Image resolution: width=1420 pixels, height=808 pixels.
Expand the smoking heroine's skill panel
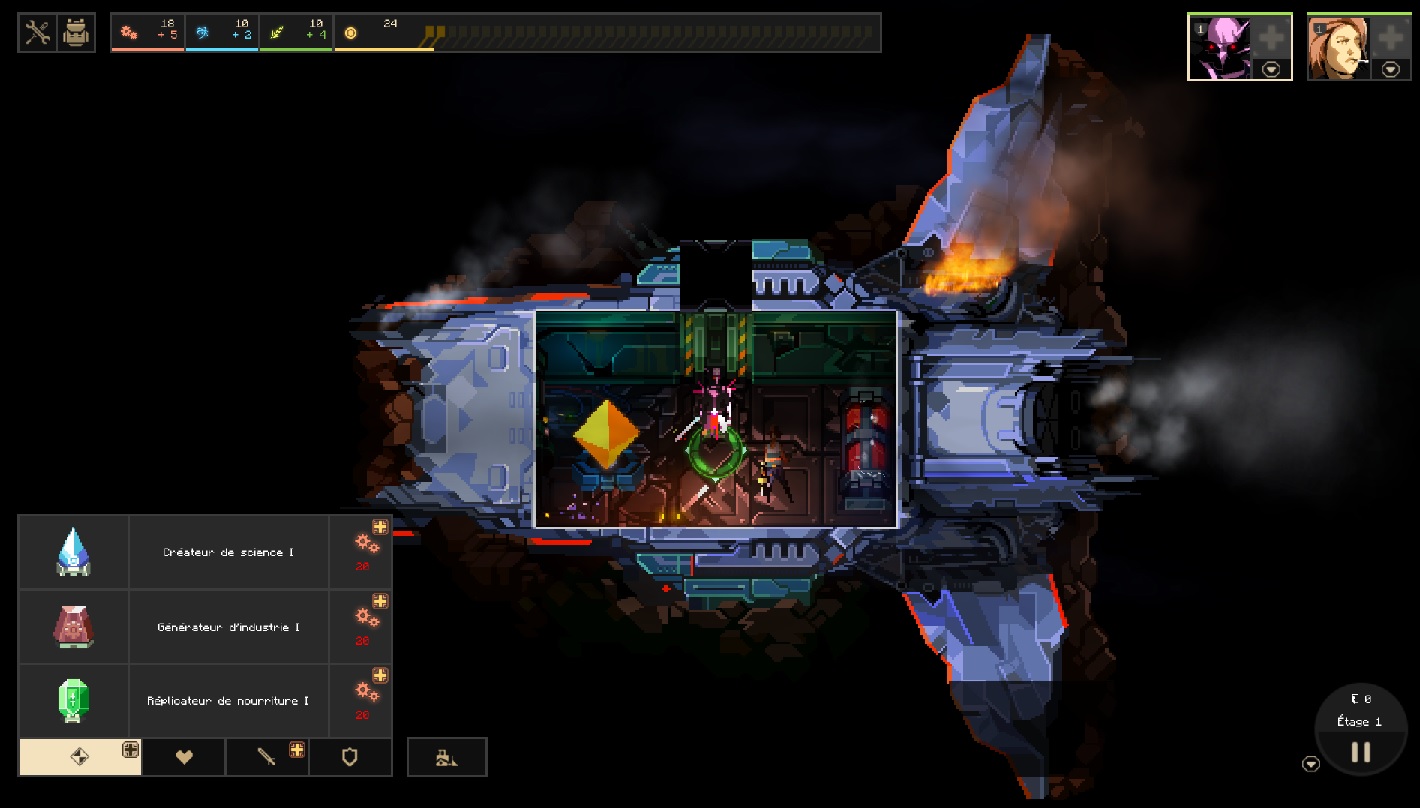pos(1389,68)
